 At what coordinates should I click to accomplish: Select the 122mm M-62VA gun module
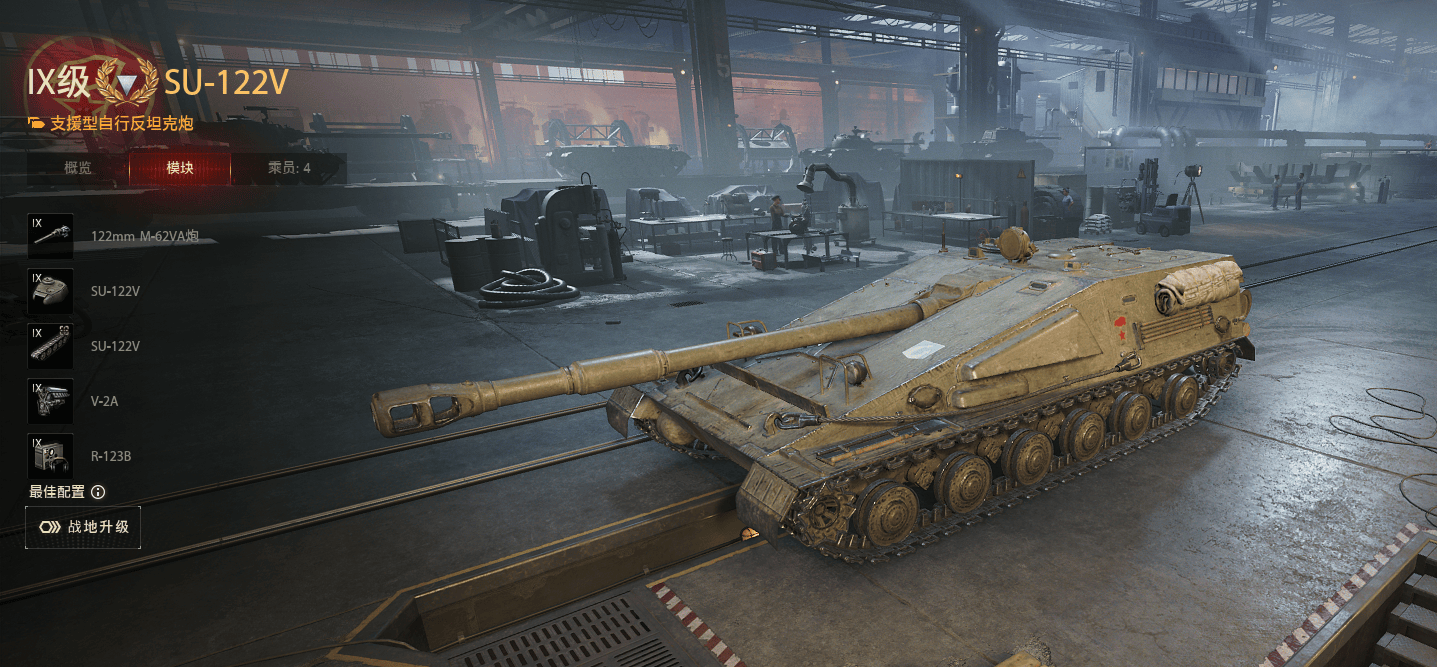tap(51, 236)
